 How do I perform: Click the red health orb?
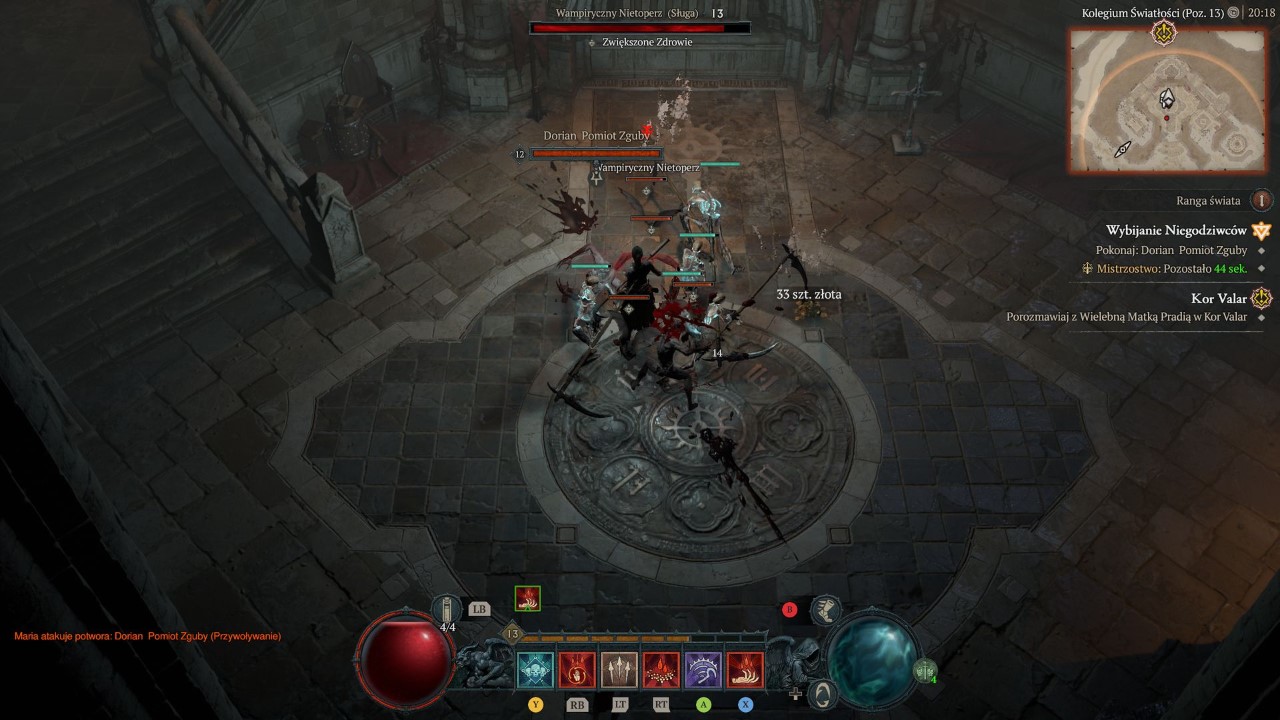[x=406, y=658]
